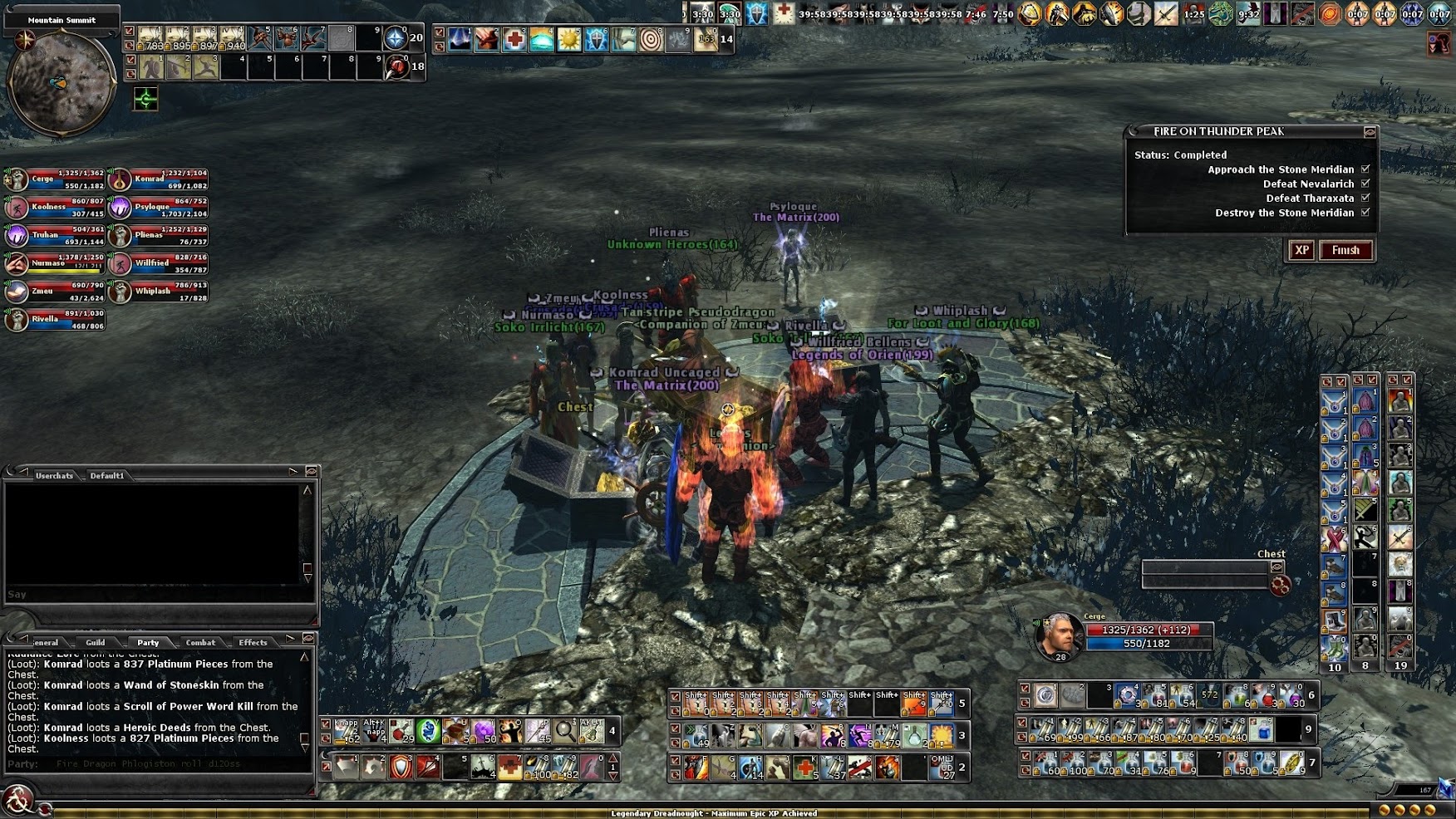The height and width of the screenshot is (819, 1456).
Task: Open the Combat chat tab
Action: [200, 642]
